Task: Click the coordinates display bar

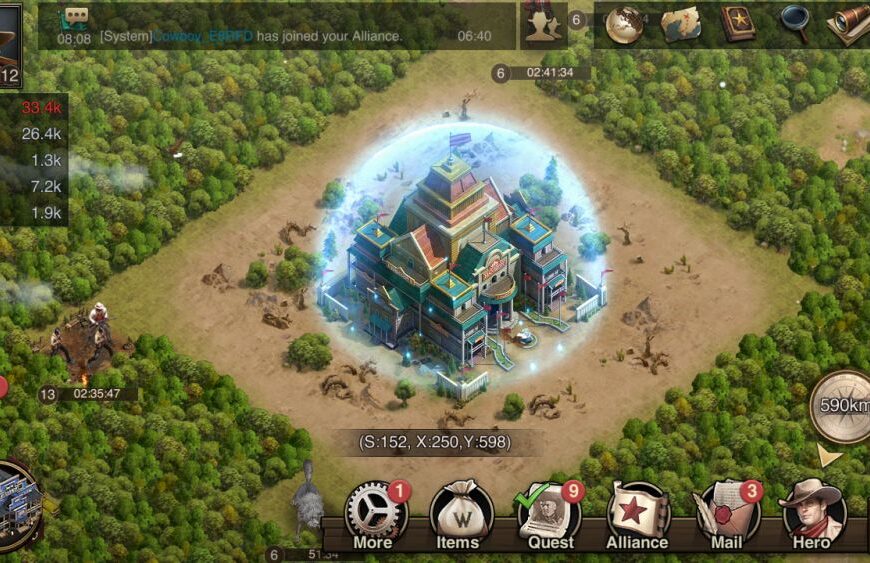Action: pyautogui.click(x=435, y=442)
